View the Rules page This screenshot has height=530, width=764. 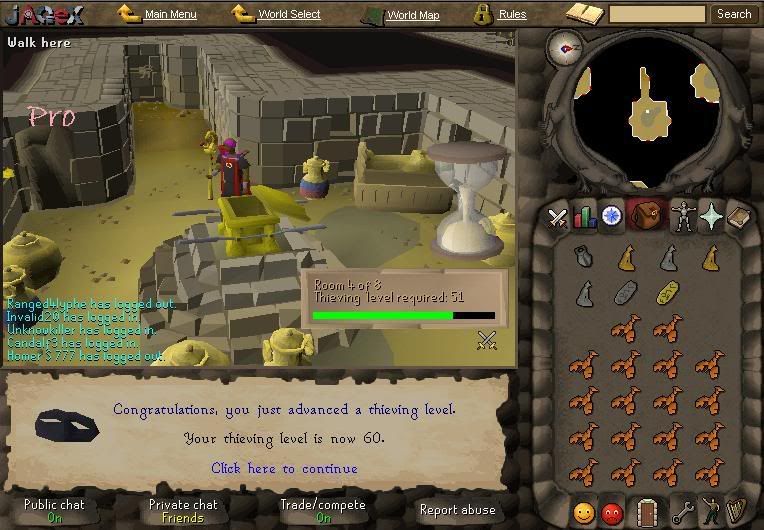(512, 15)
